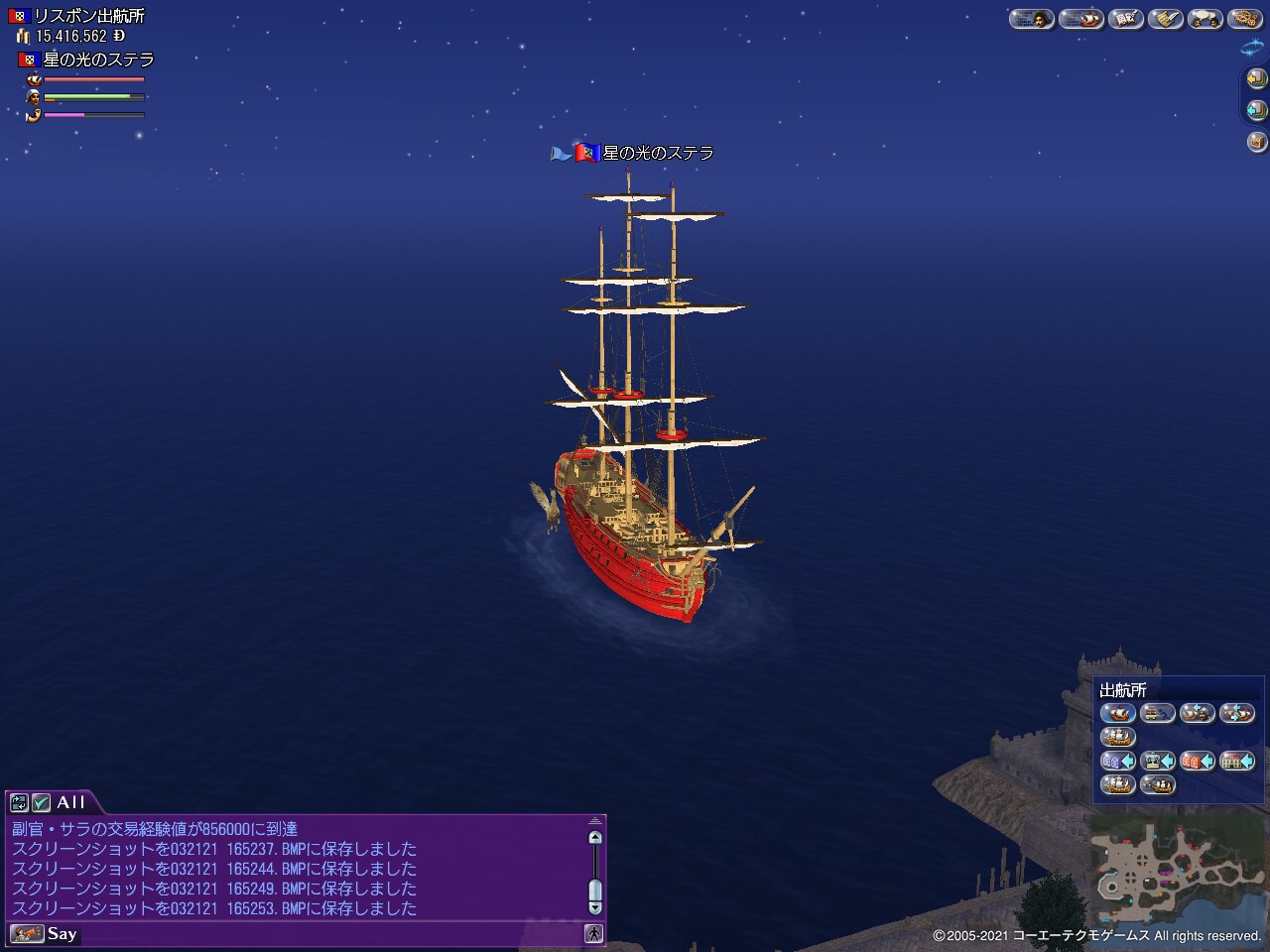Open the speech bubbles chat menu

click(1206, 19)
